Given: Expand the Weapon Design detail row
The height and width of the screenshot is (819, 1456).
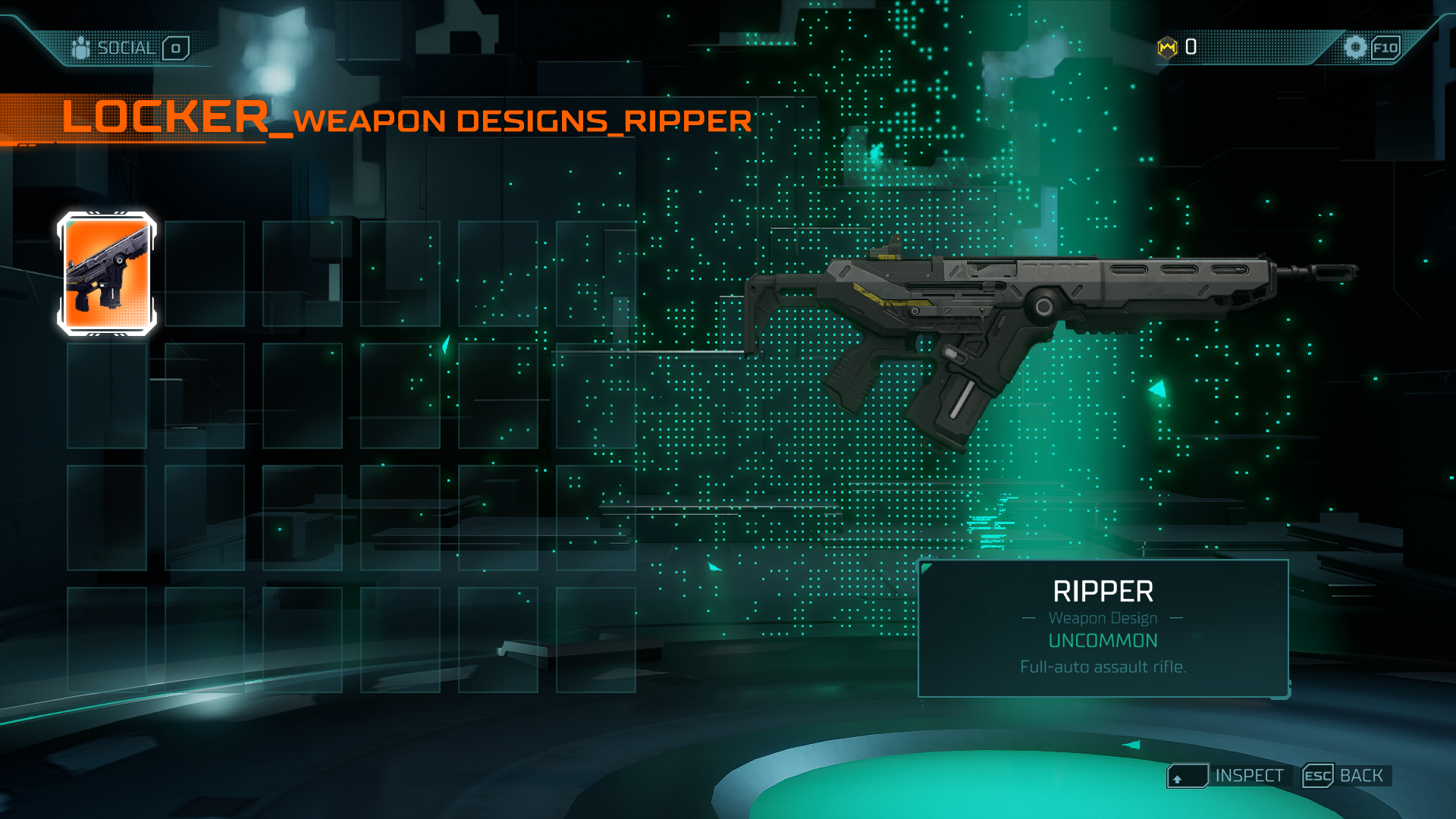Looking at the screenshot, I should click(1101, 618).
